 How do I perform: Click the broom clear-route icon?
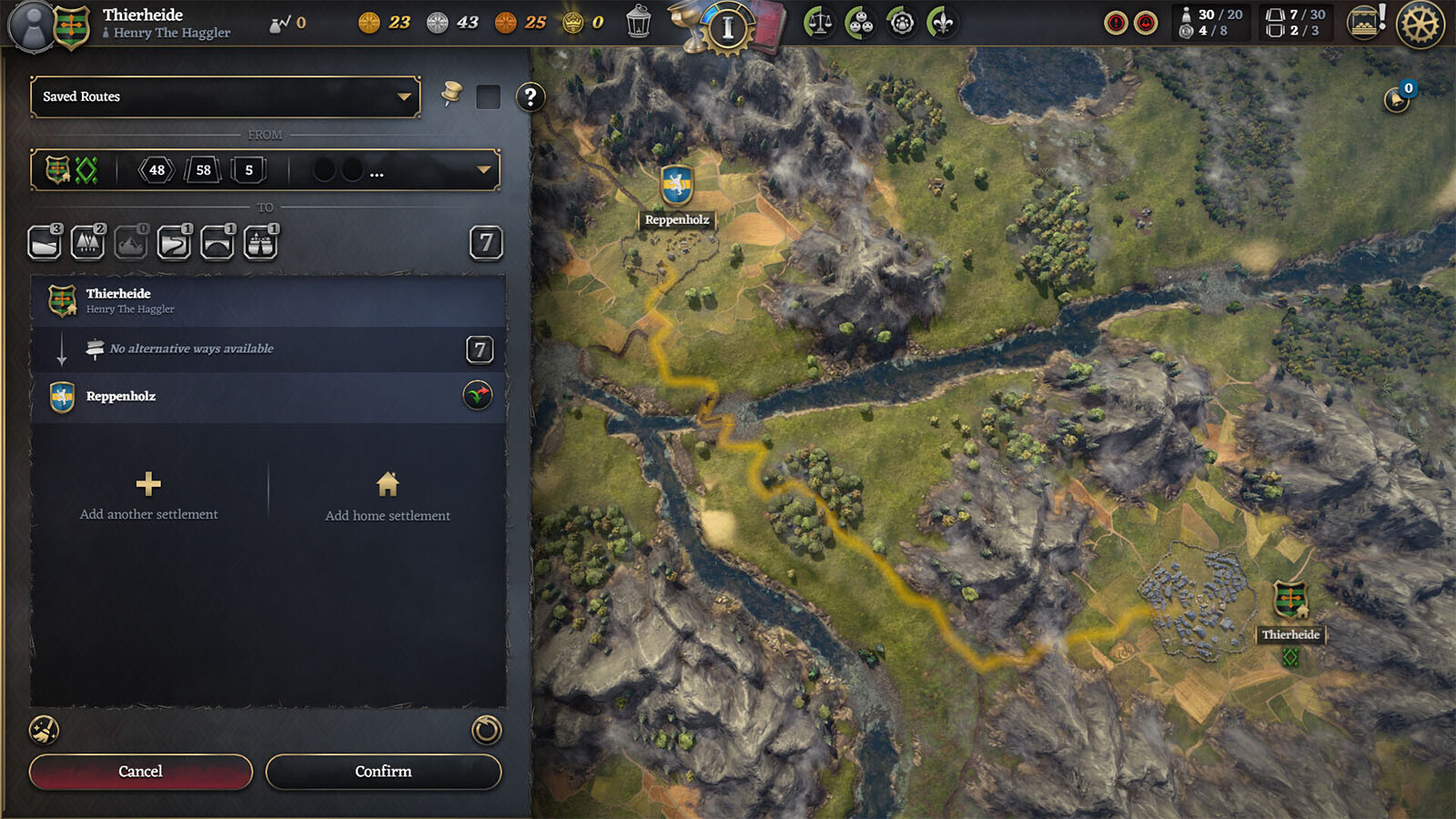(x=44, y=729)
